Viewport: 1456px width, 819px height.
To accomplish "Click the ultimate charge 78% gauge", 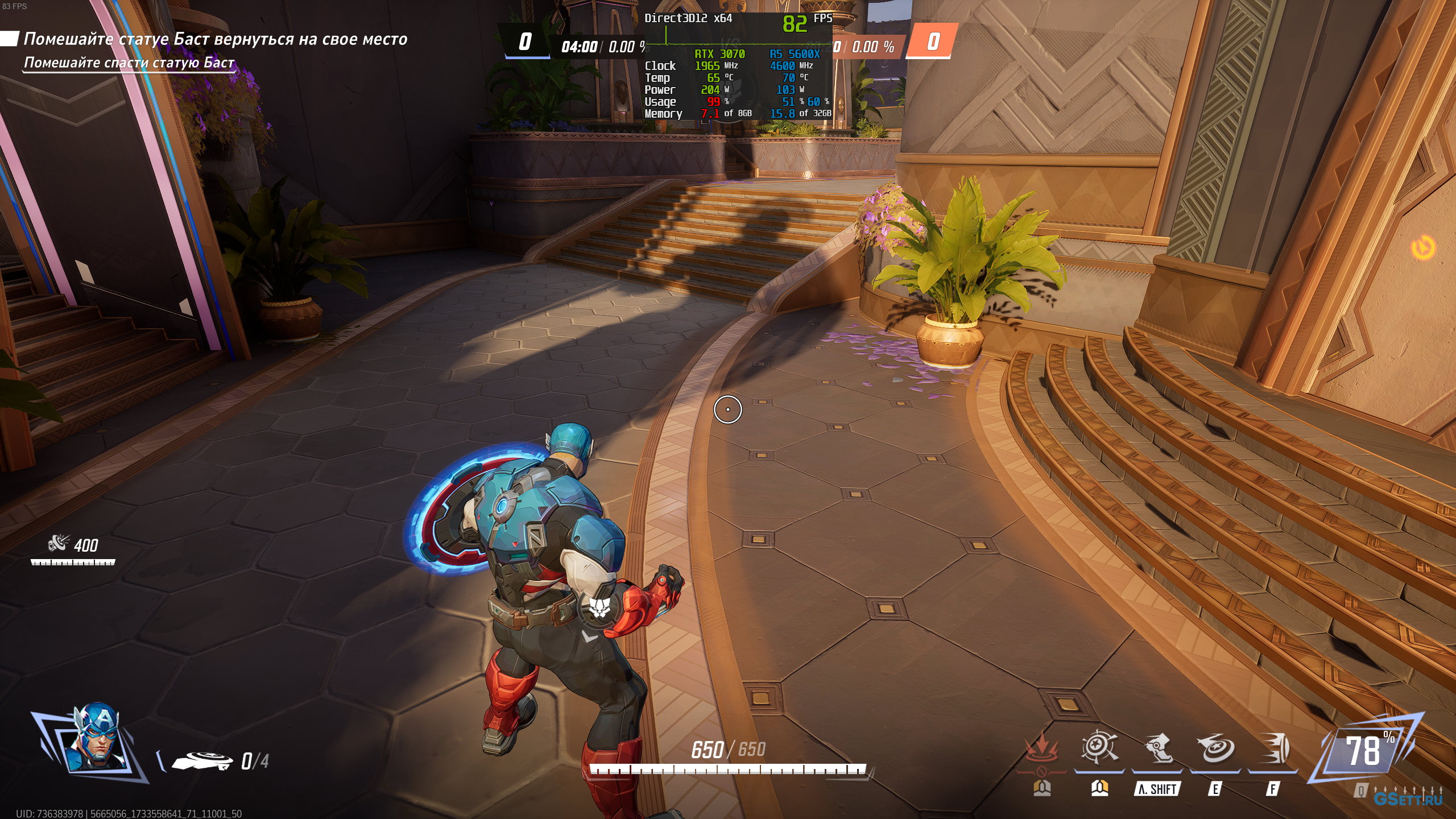I will (x=1365, y=752).
